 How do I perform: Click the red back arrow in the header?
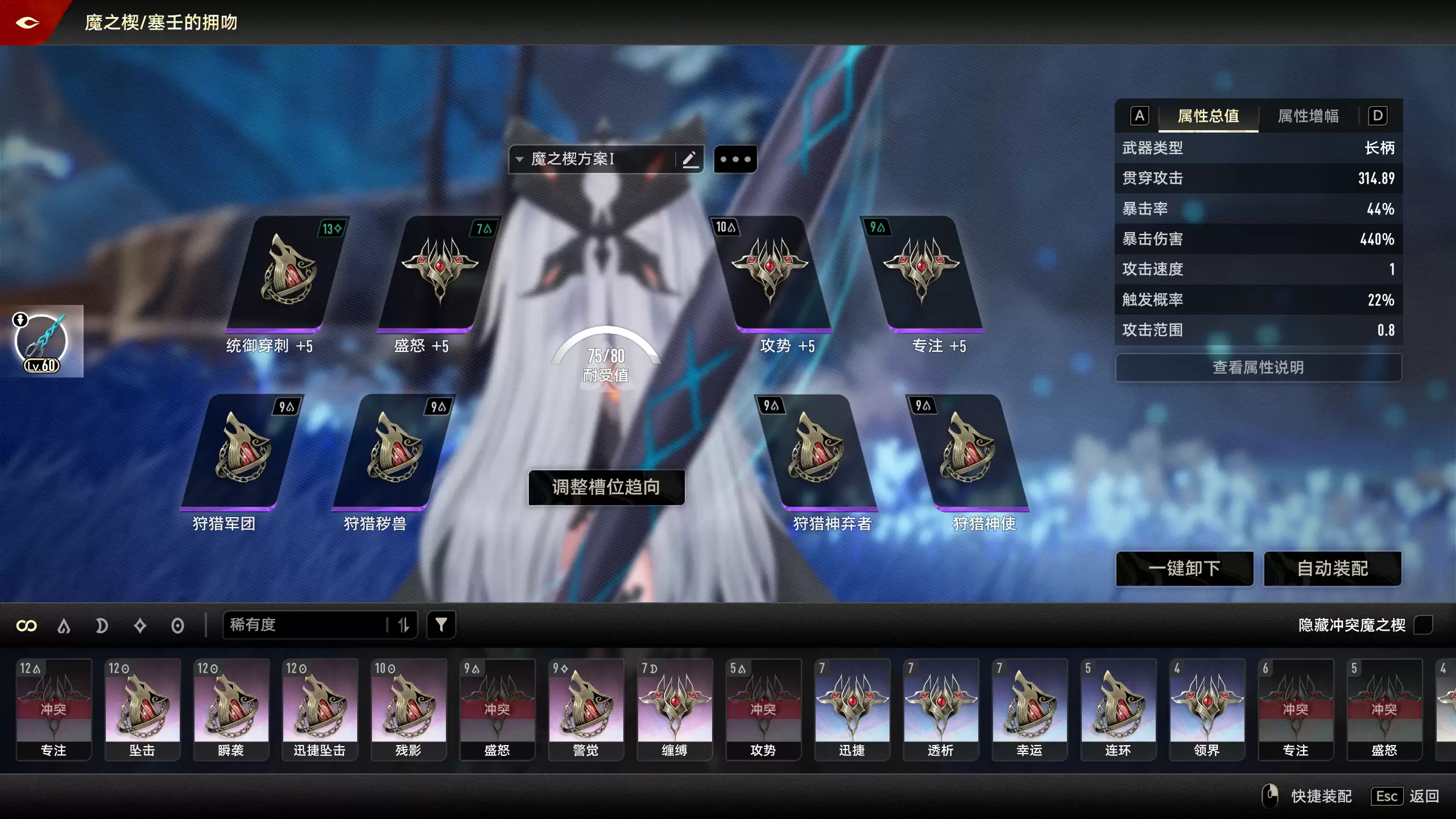(27, 23)
